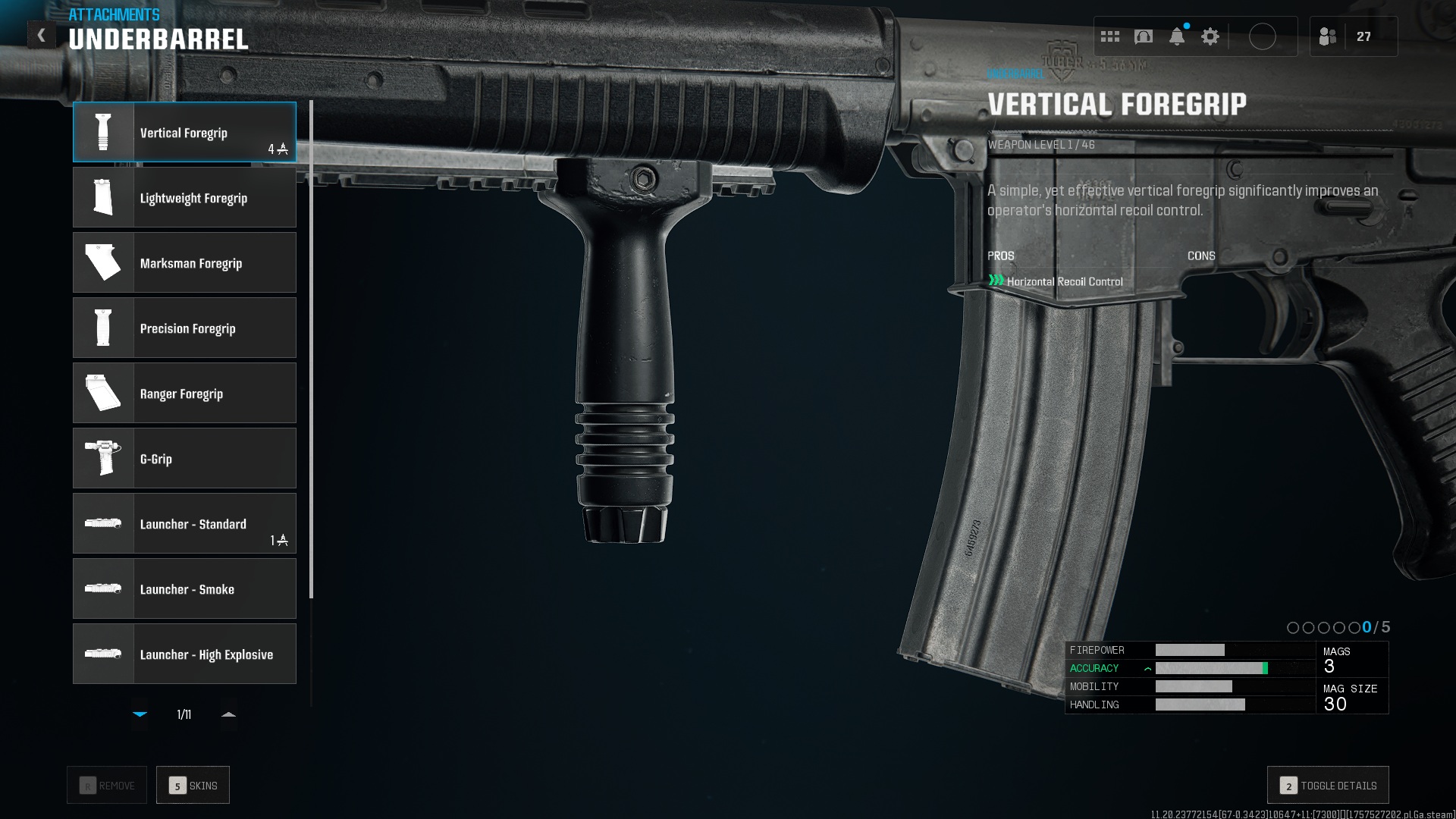The height and width of the screenshot is (819, 1456).
Task: Open the notifications bell
Action: (1177, 36)
